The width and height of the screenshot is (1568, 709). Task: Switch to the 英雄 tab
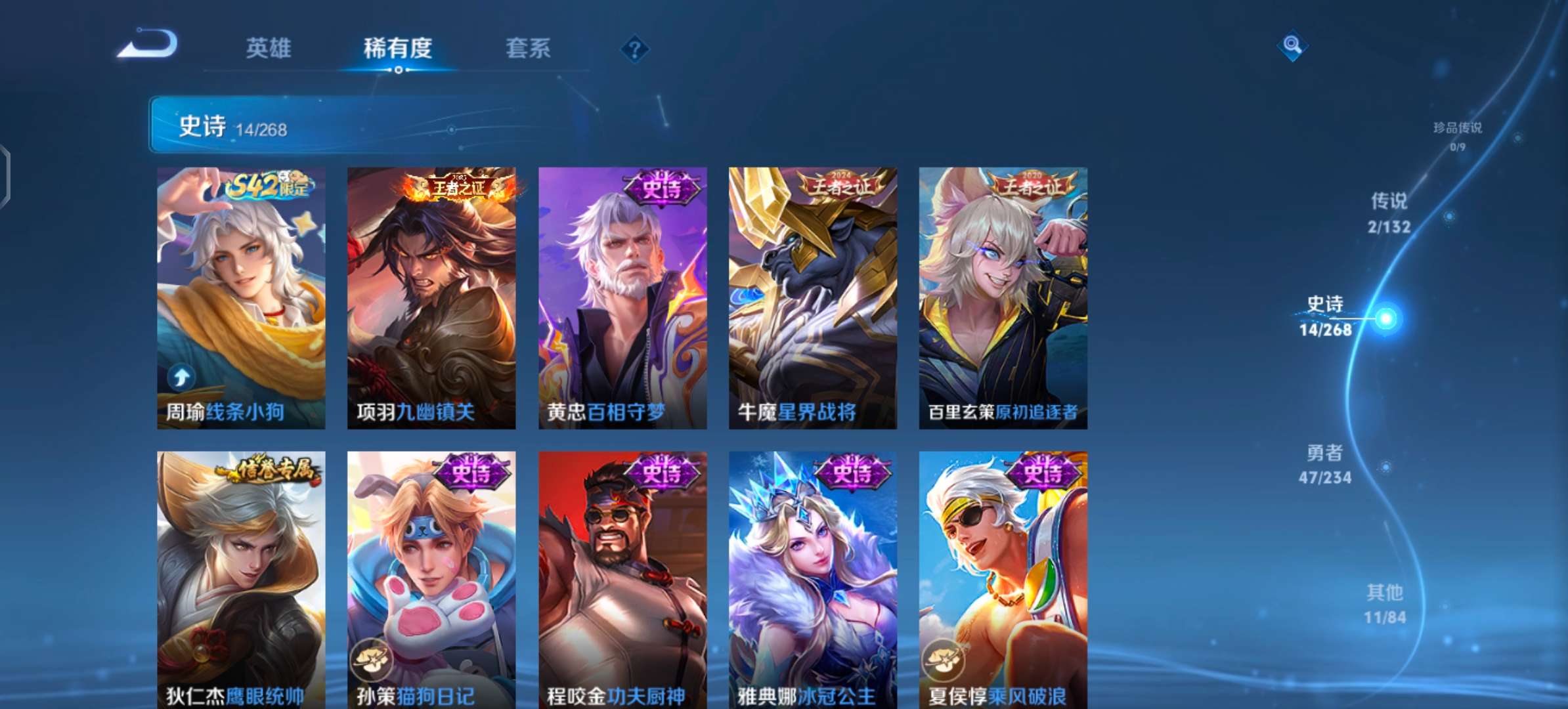pyautogui.click(x=269, y=49)
